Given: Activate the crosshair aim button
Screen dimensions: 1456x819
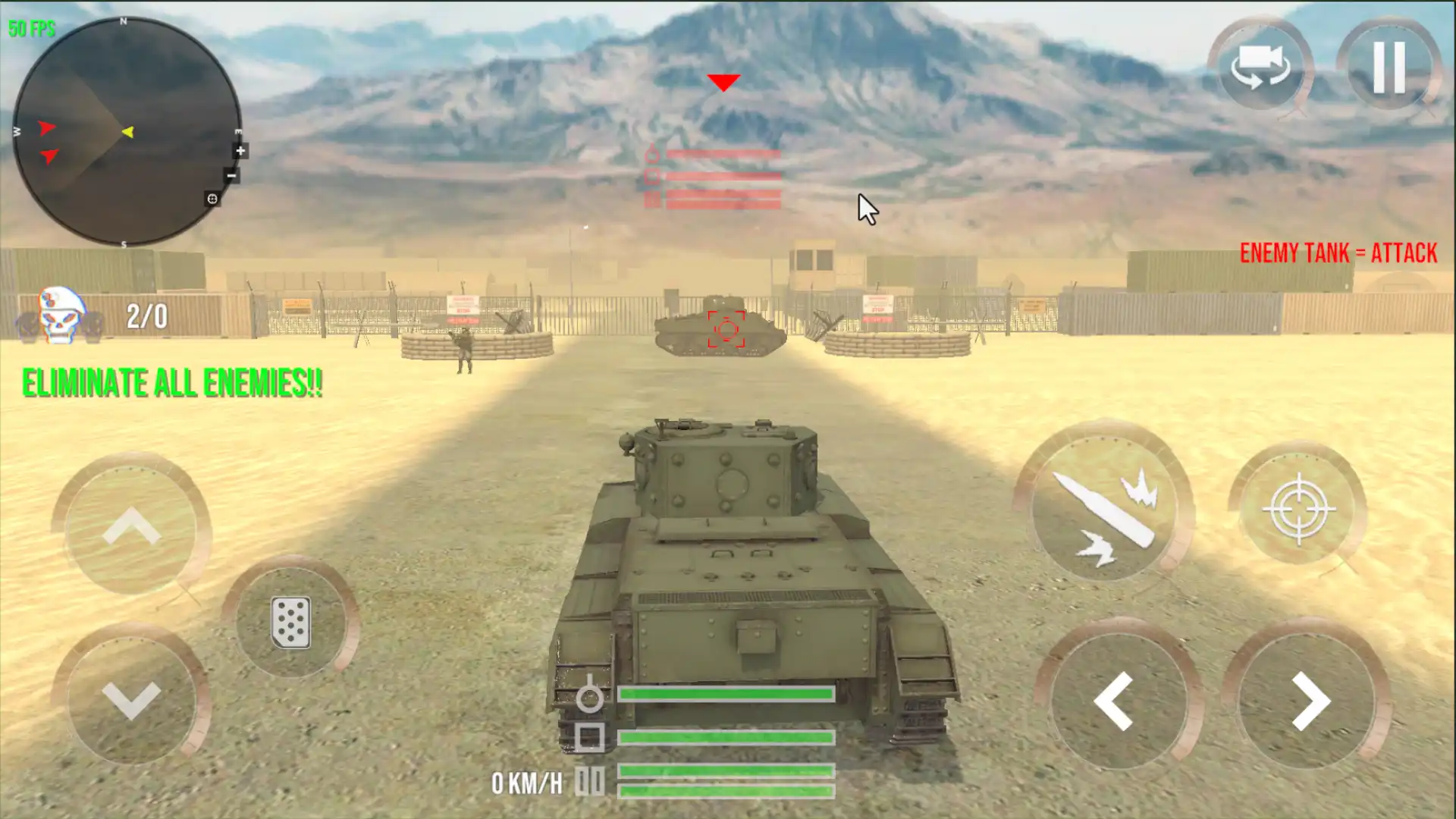Looking at the screenshot, I should tap(1298, 509).
